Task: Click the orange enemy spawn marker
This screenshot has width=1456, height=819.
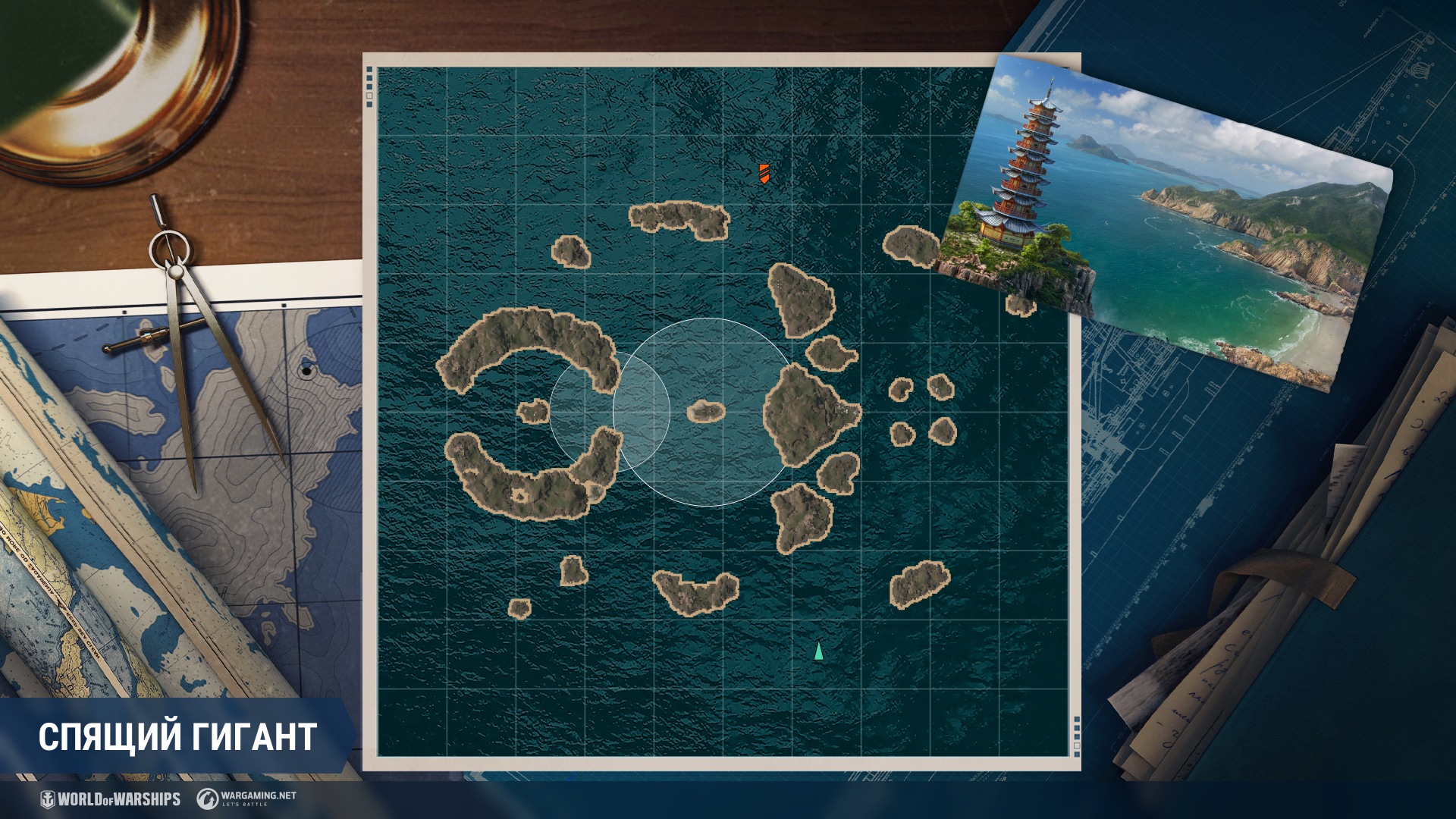Action: pyautogui.click(x=764, y=174)
